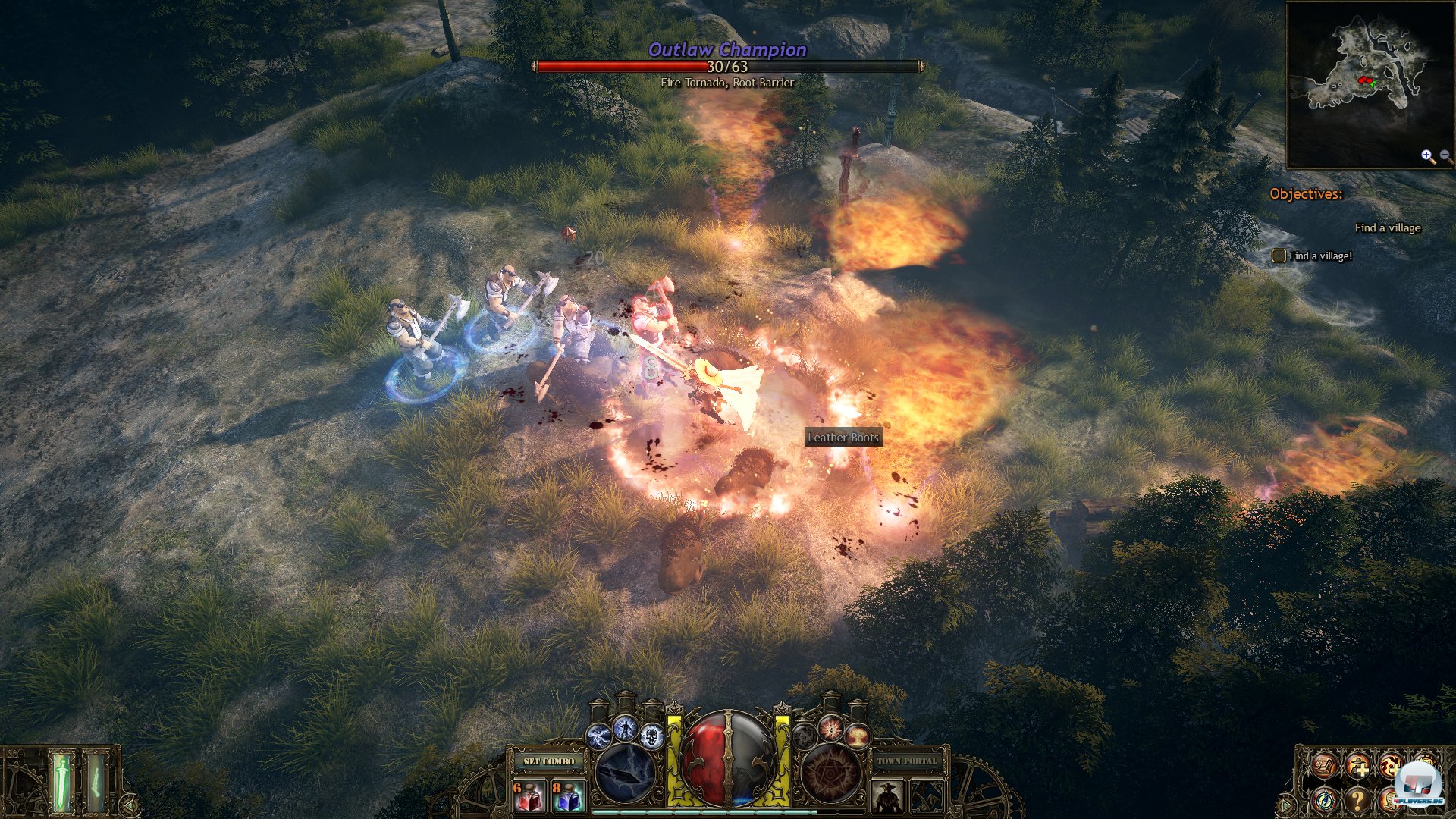Switch to the sword weapon stance
1456x819 pixels.
(x=62, y=781)
